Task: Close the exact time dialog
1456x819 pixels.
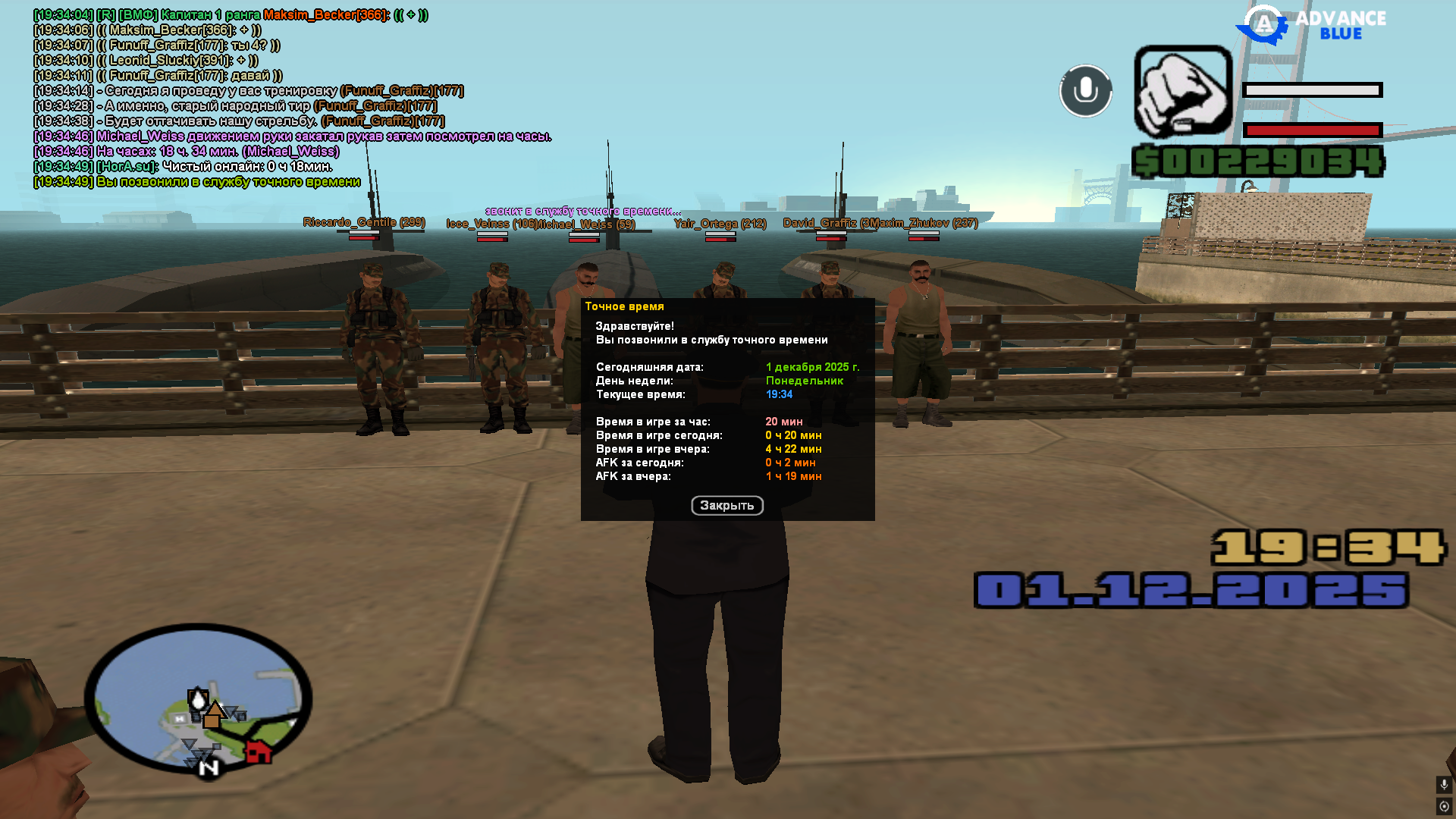Action: click(726, 505)
